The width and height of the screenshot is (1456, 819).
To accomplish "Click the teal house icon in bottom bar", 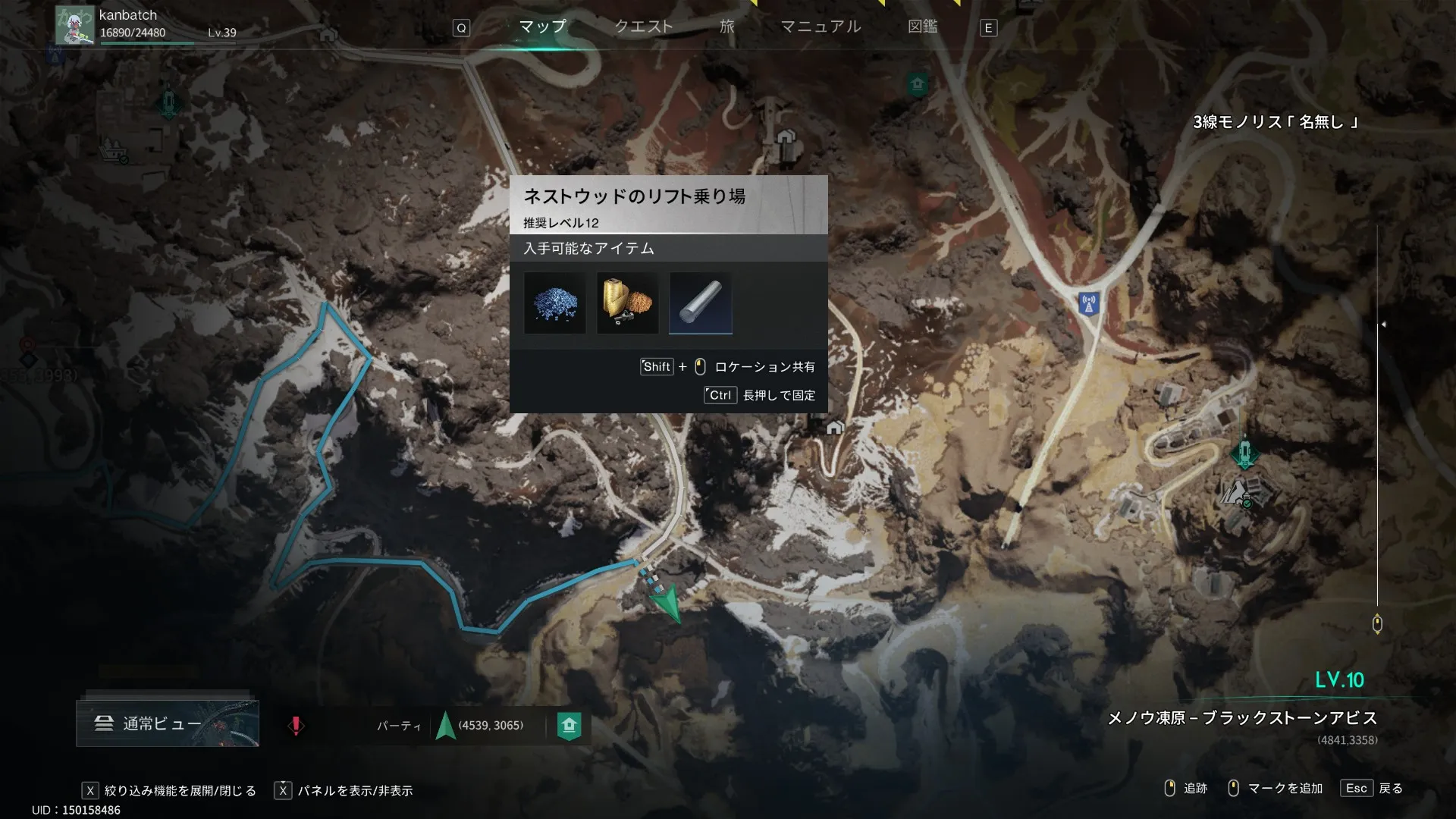I will click(570, 726).
